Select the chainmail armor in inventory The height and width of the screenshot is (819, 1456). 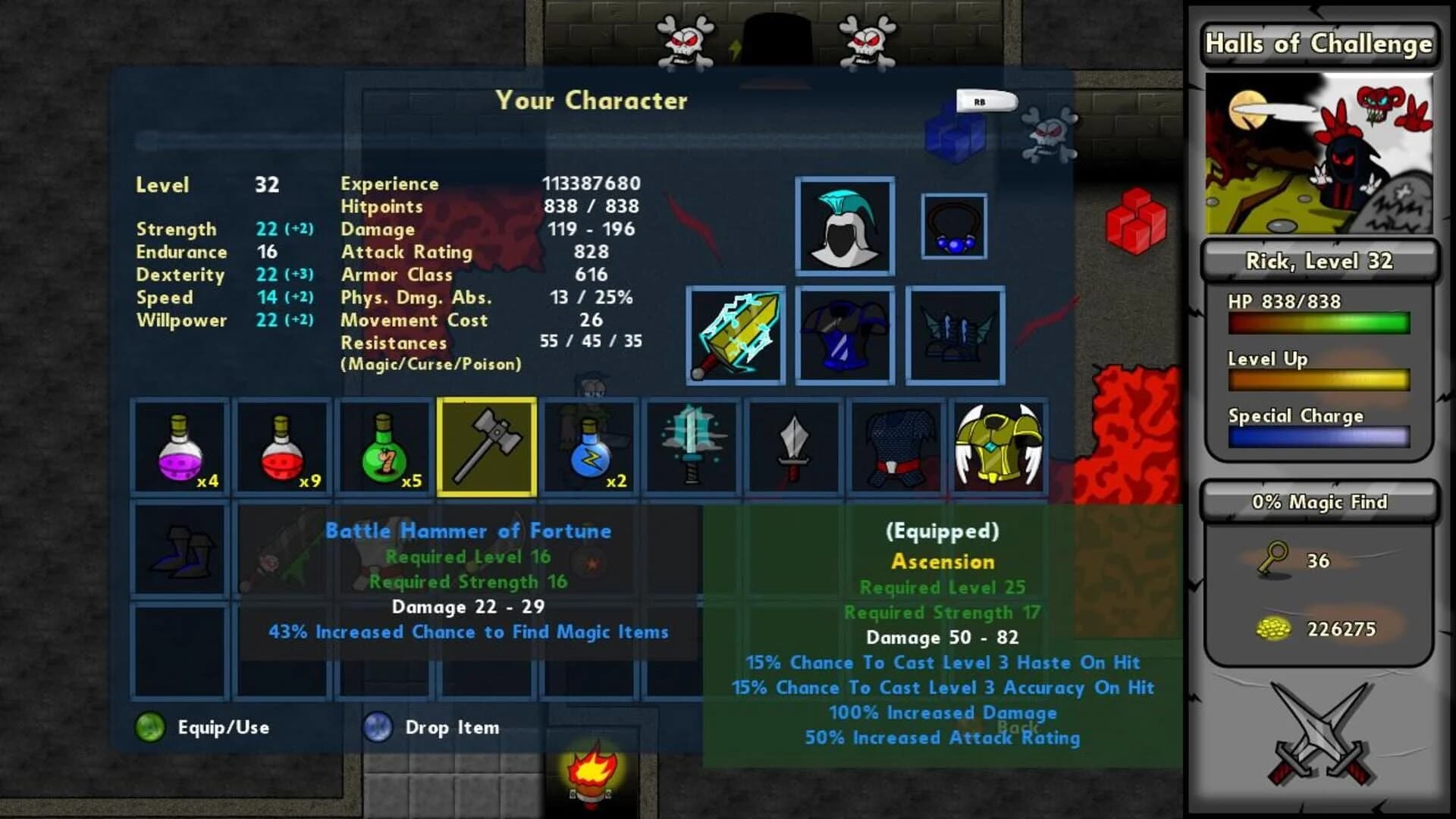(895, 447)
